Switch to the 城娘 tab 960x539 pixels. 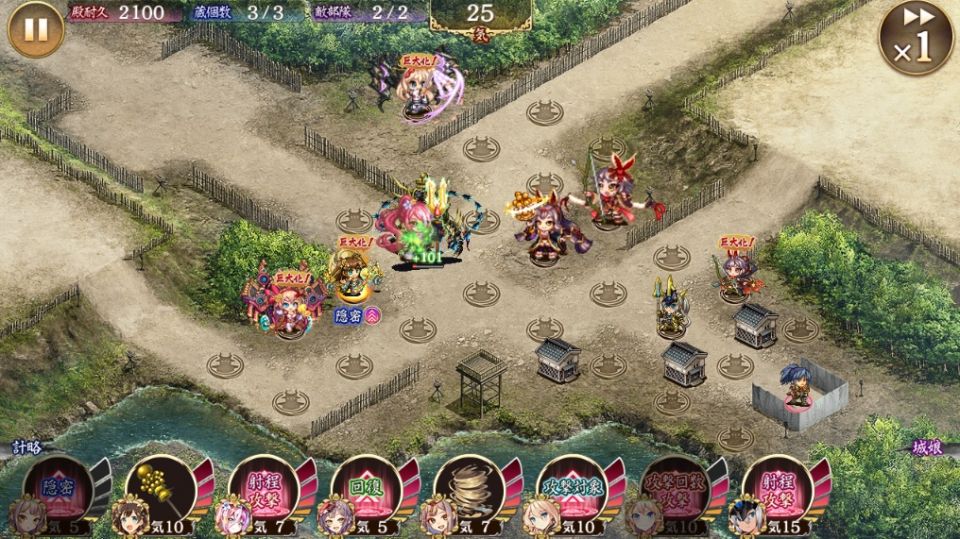tap(928, 448)
